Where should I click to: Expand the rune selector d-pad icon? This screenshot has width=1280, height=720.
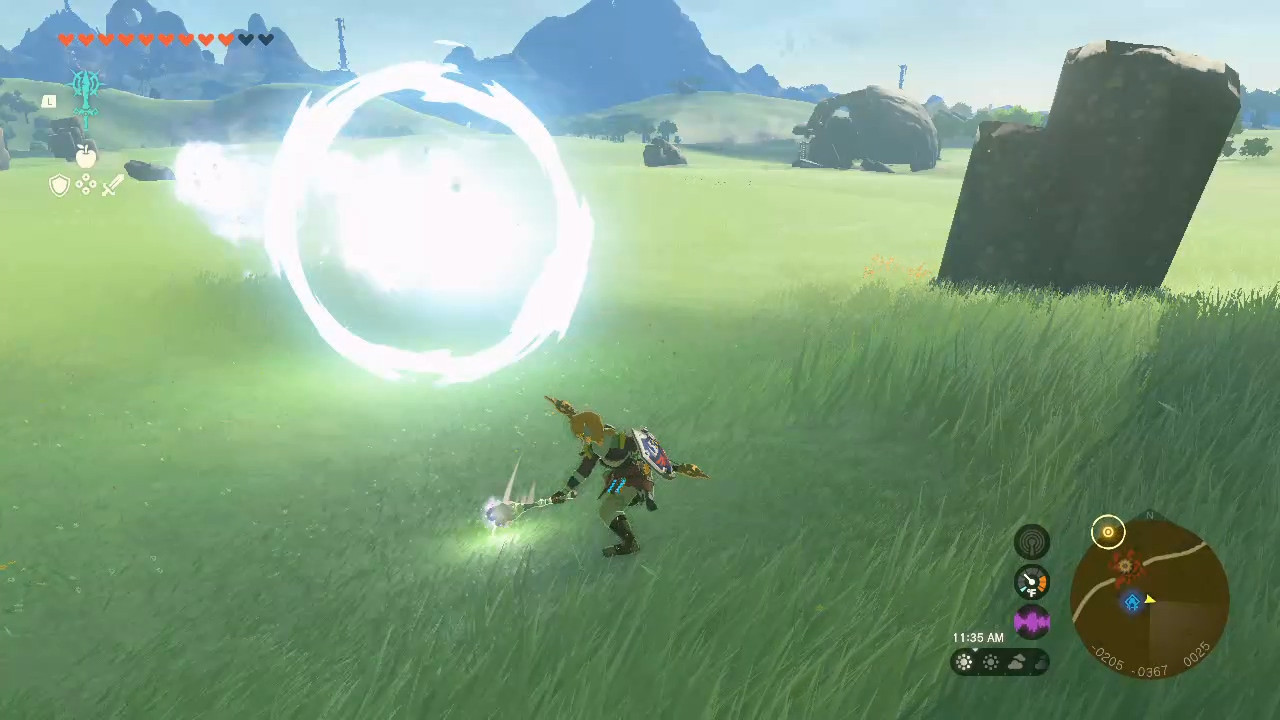point(86,185)
